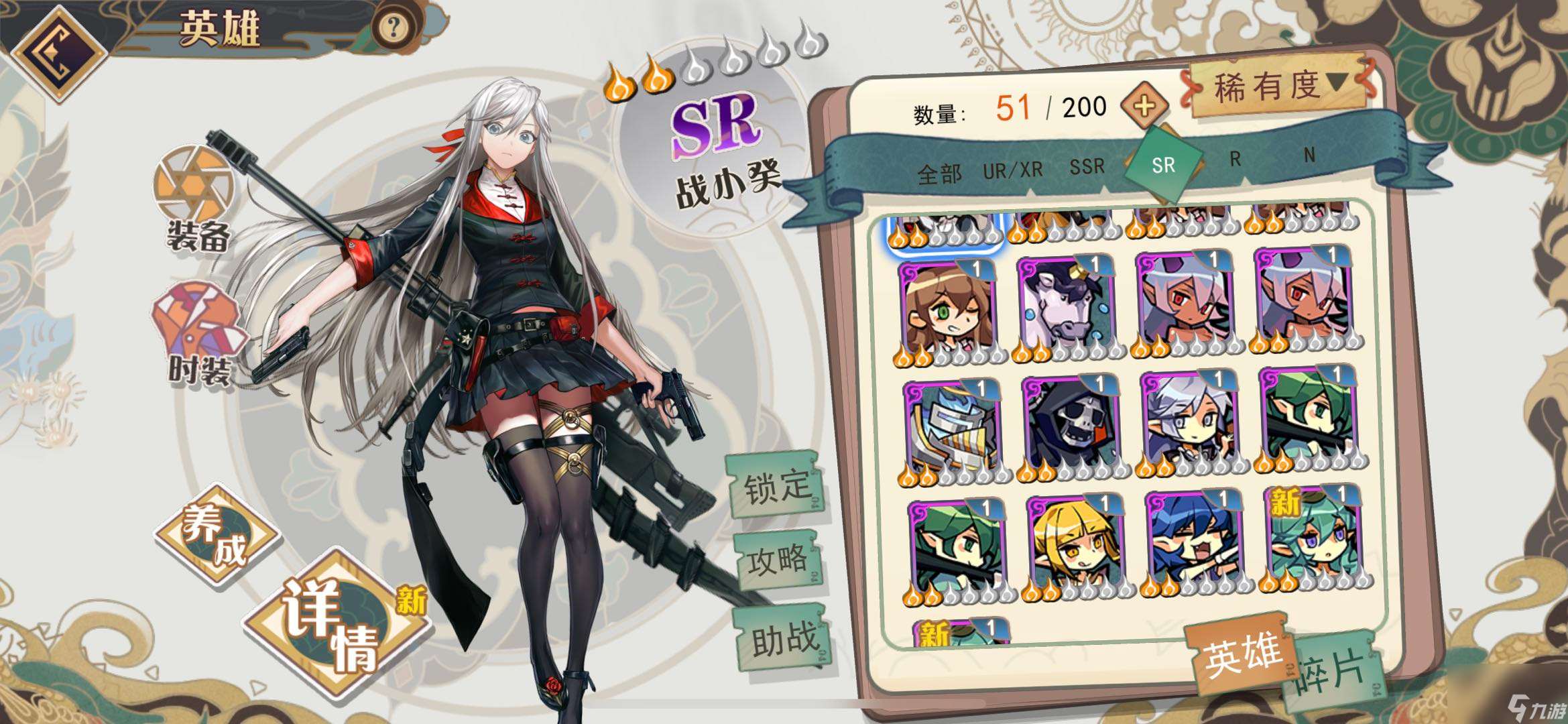Open the 装备 equipment menu
This screenshot has height=724, width=1568.
click(x=196, y=200)
